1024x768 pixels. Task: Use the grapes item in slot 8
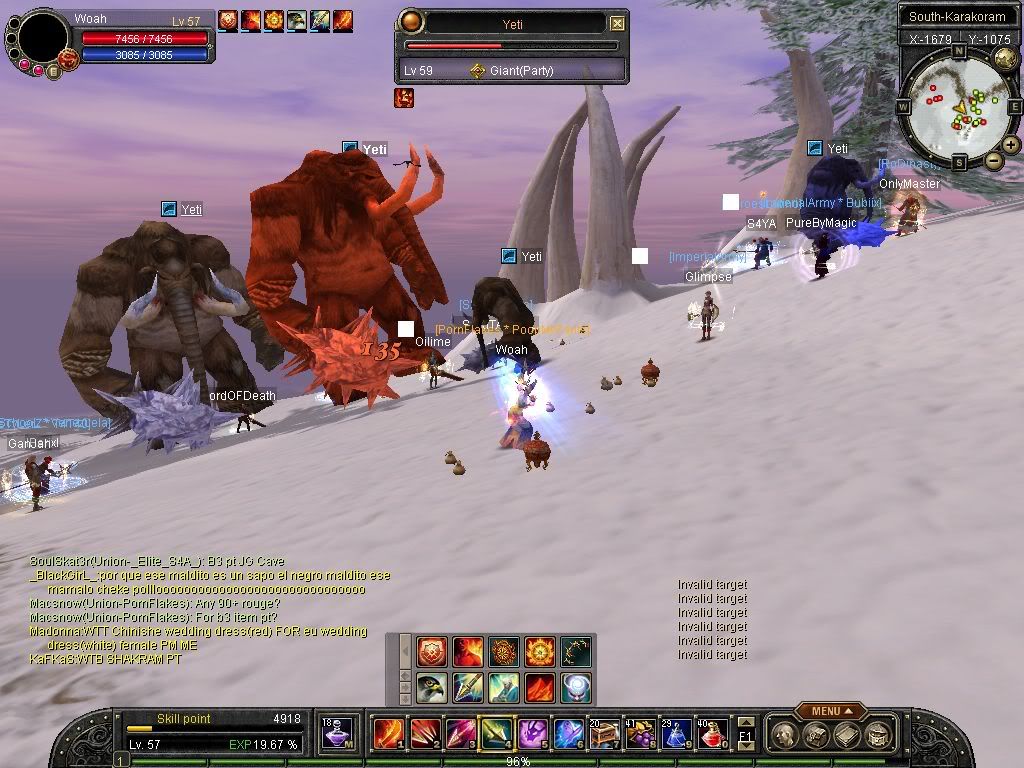[x=640, y=735]
